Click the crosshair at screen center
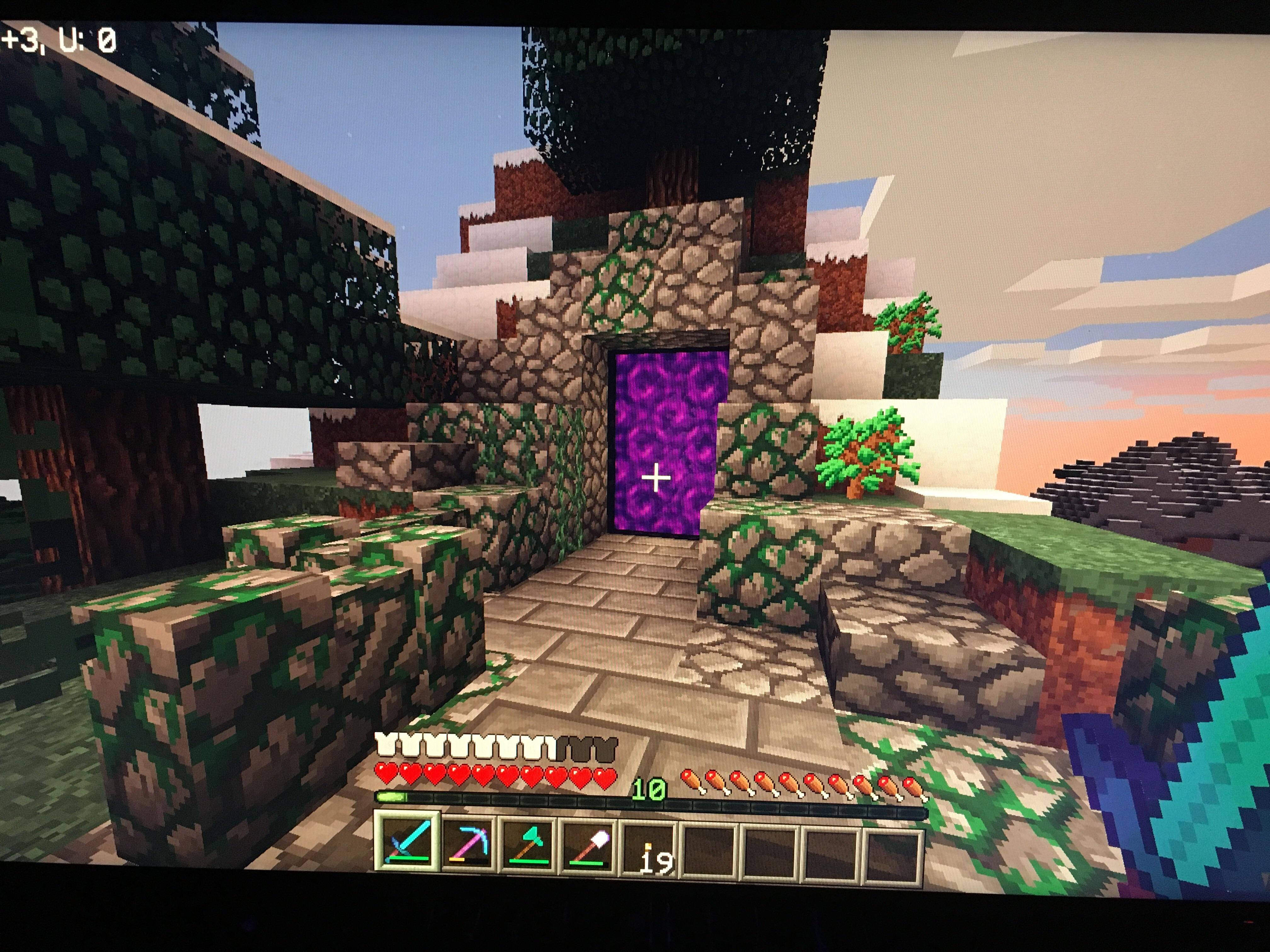This screenshot has height=952, width=1270. click(x=656, y=478)
